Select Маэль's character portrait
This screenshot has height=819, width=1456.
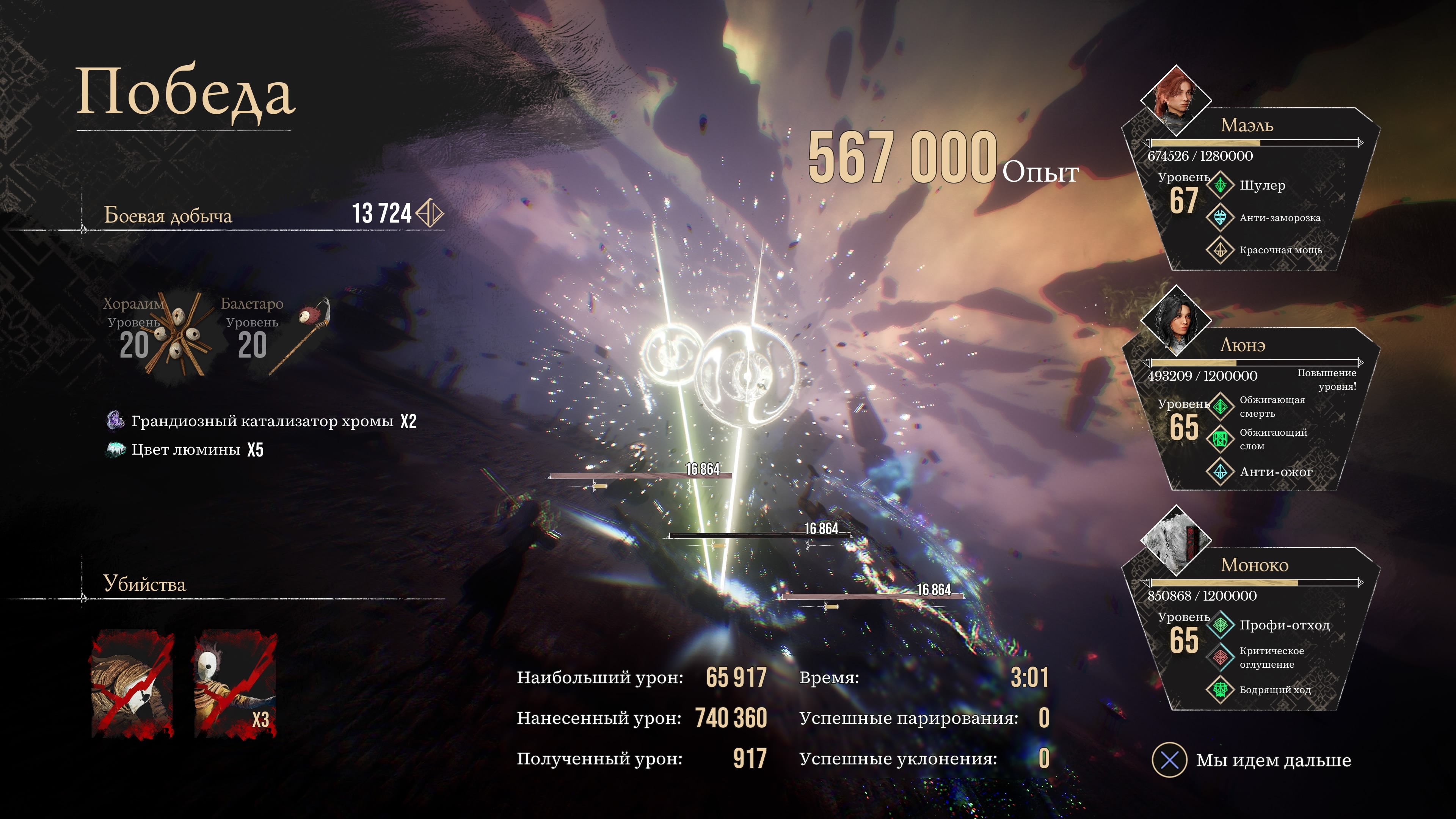tap(1176, 99)
